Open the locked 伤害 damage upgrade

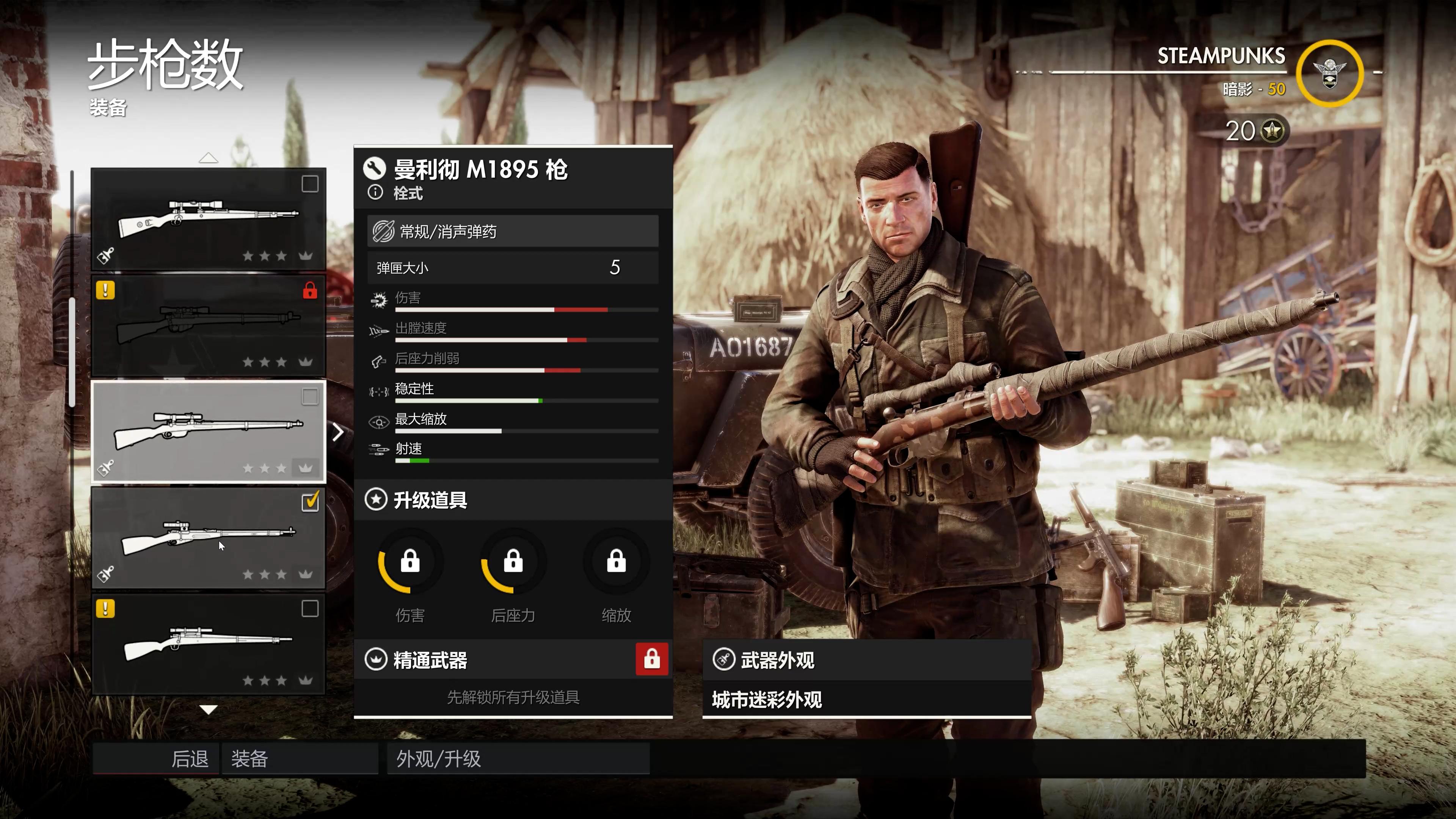pos(410,562)
